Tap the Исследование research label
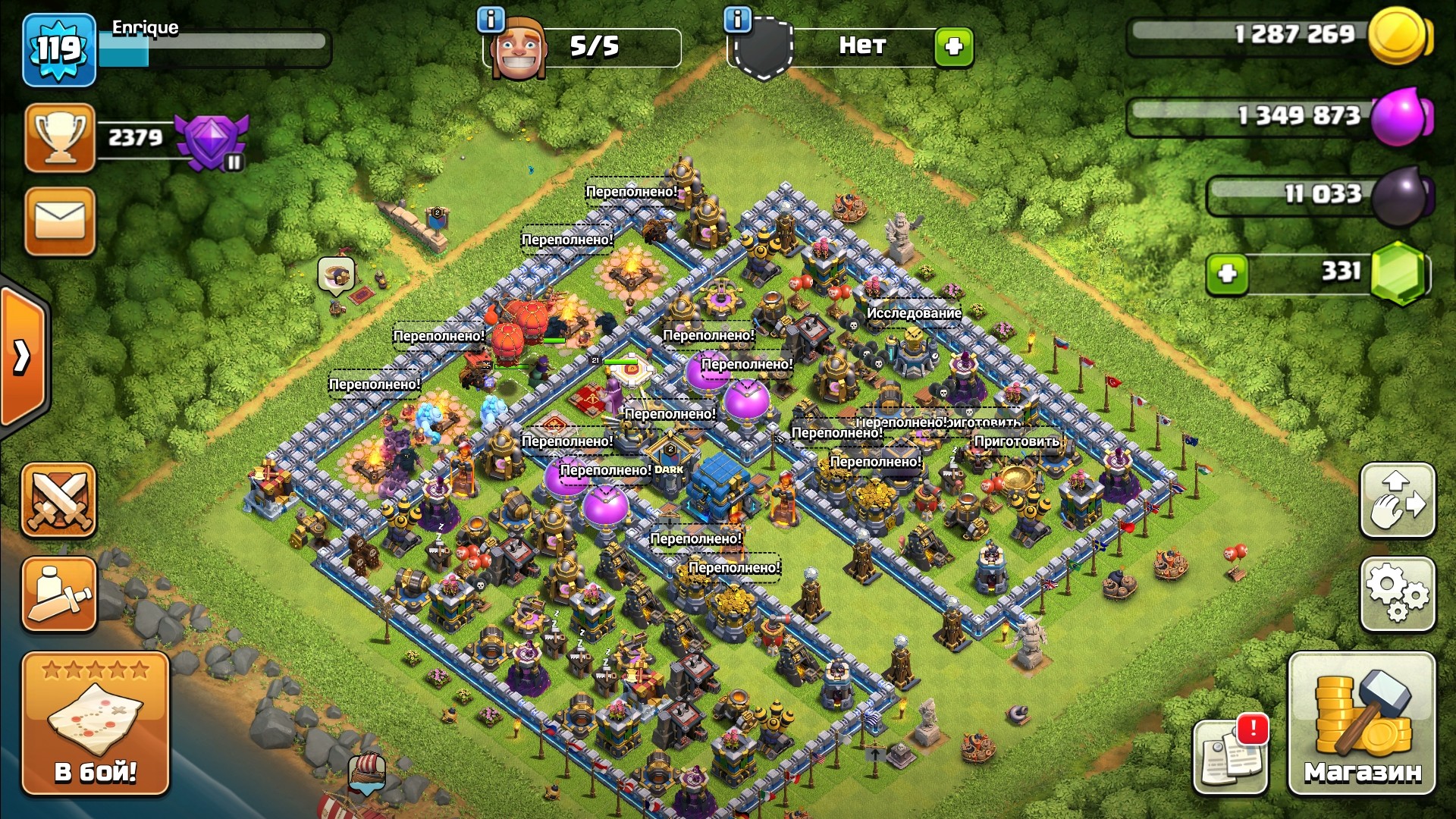The width and height of the screenshot is (1456, 819). point(914,313)
